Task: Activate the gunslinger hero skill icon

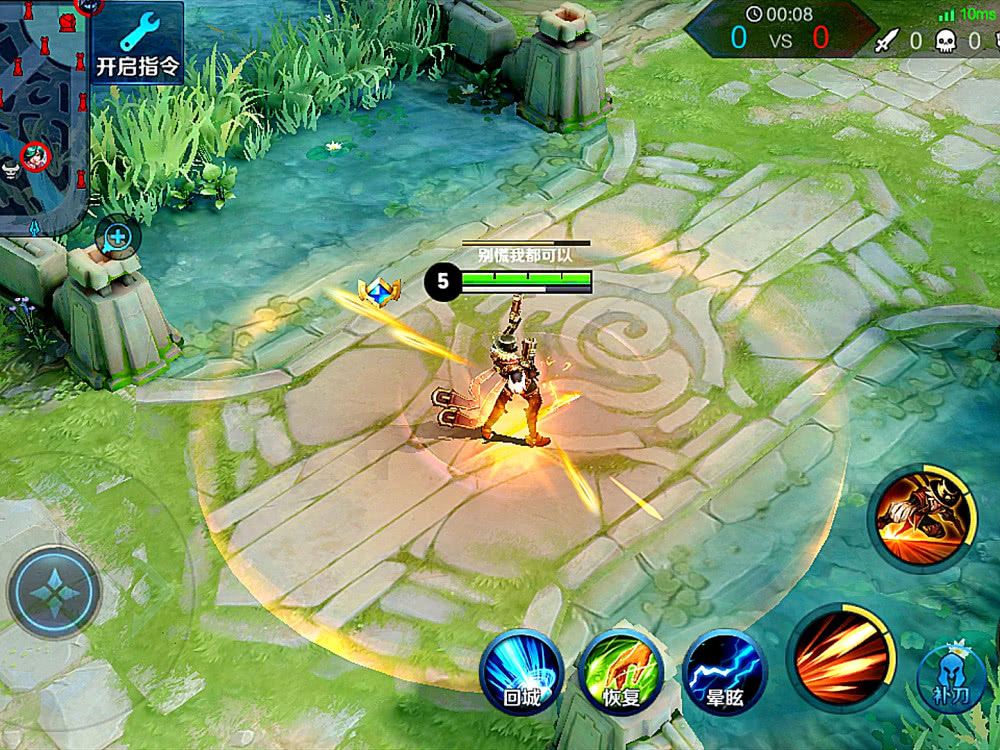Action: point(923,517)
